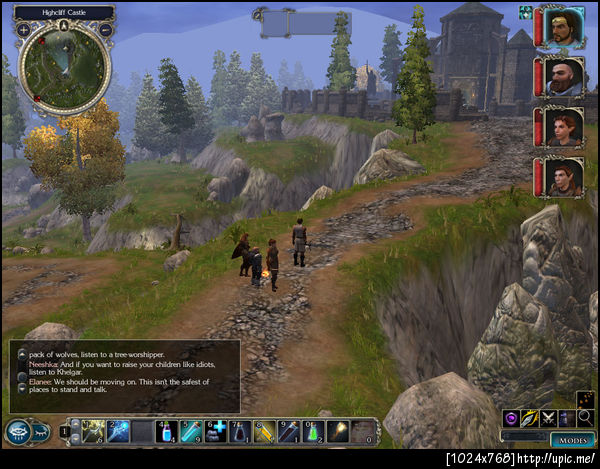Use the yellow vial in hotbar slot 8
This screenshot has width=600, height=469.
pos(265,431)
